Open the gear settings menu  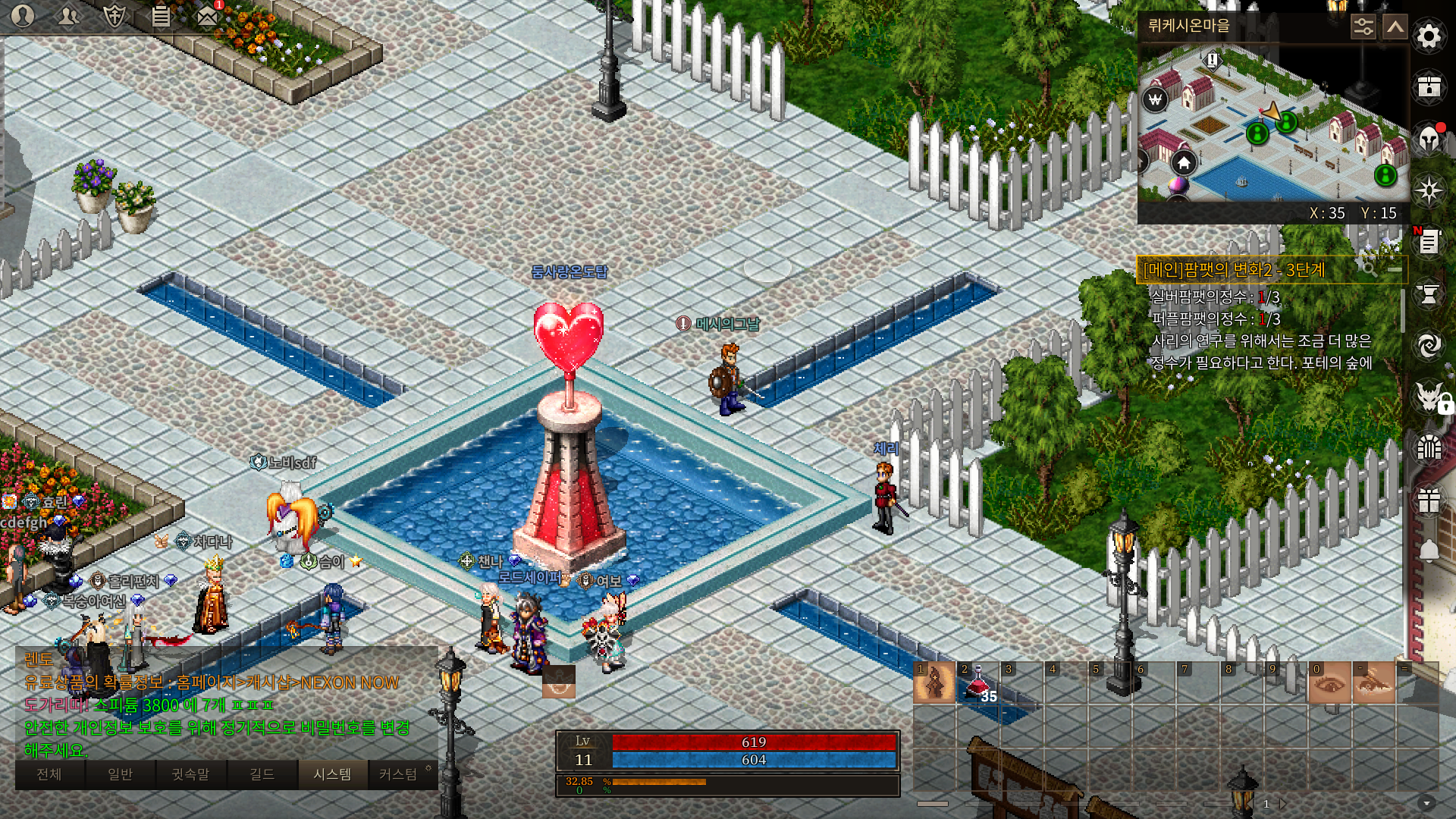1429,36
